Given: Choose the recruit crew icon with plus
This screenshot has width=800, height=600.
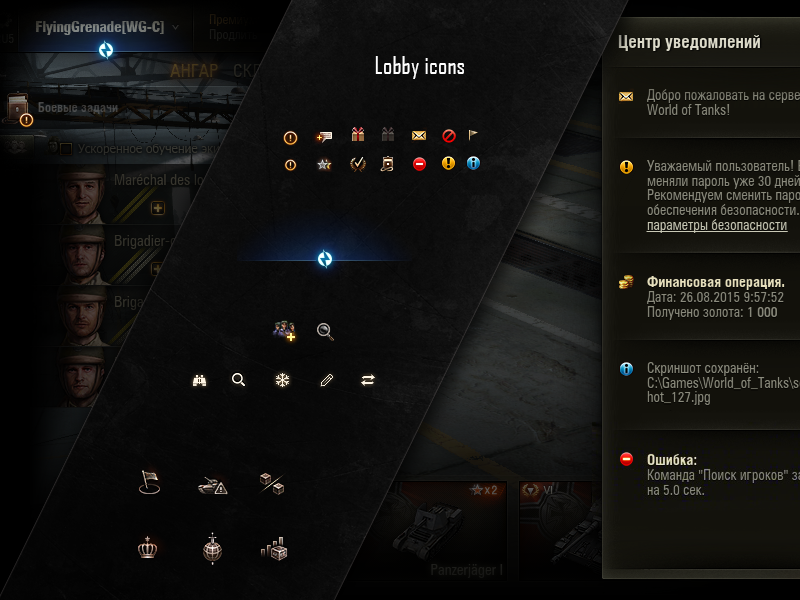Looking at the screenshot, I should pyautogui.click(x=284, y=331).
